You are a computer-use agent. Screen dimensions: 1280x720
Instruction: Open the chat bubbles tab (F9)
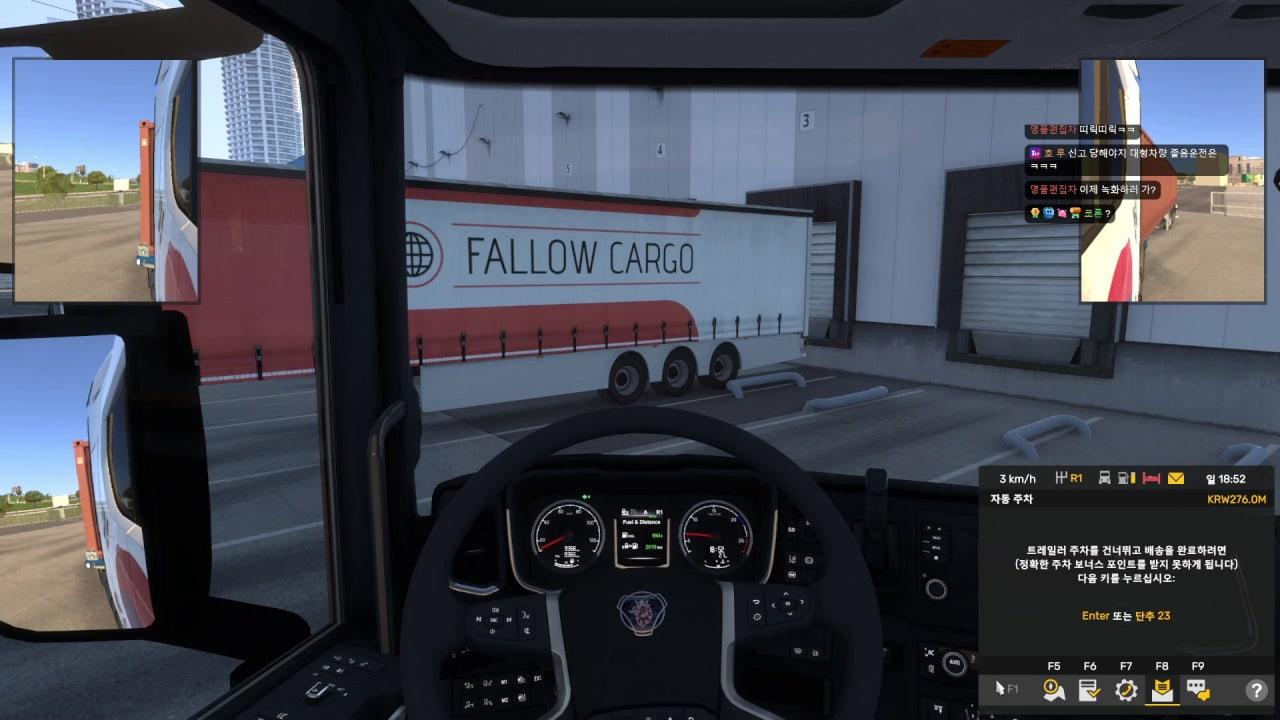pos(1197,689)
